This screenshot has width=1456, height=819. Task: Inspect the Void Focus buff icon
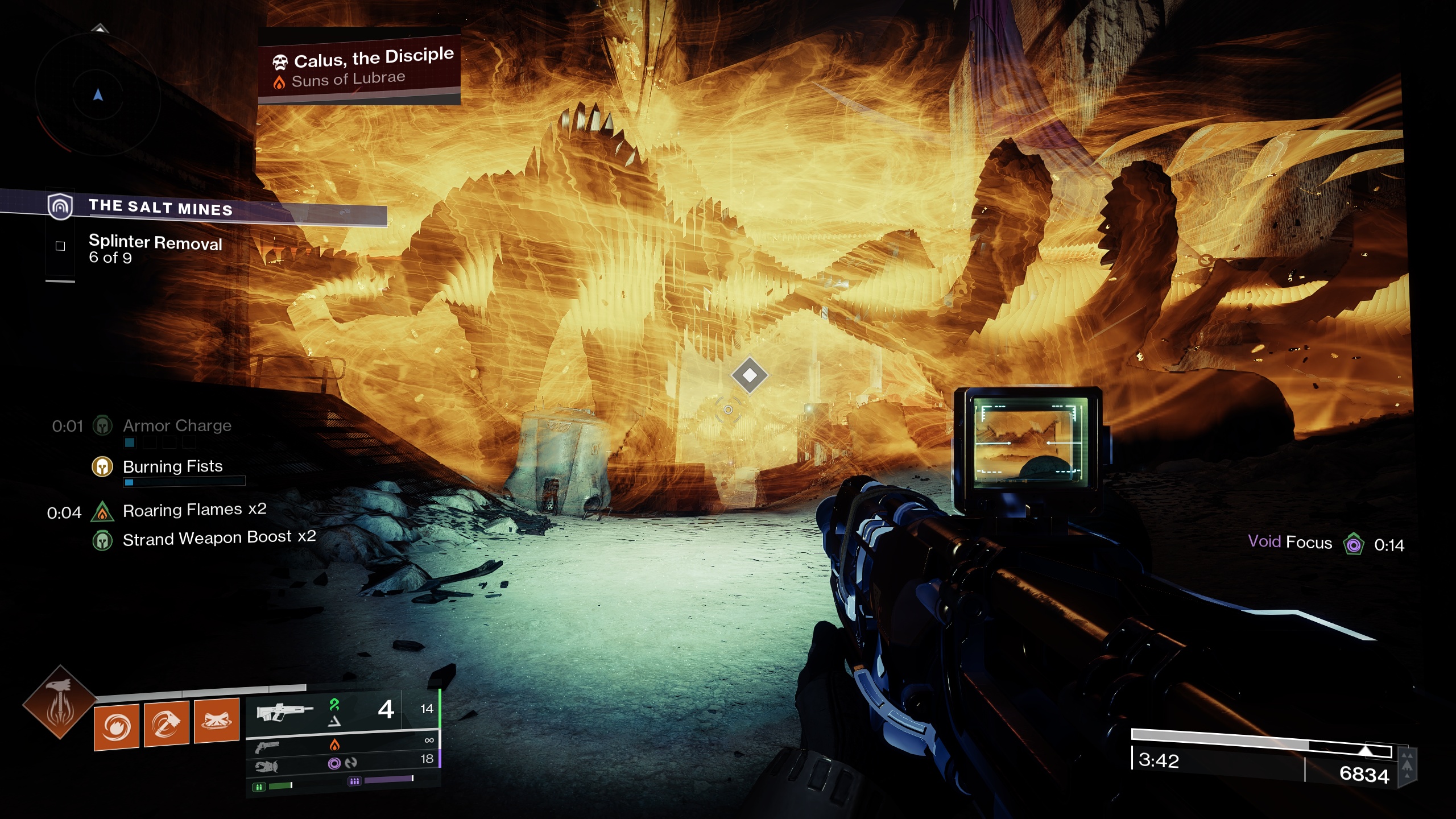pos(1354,544)
